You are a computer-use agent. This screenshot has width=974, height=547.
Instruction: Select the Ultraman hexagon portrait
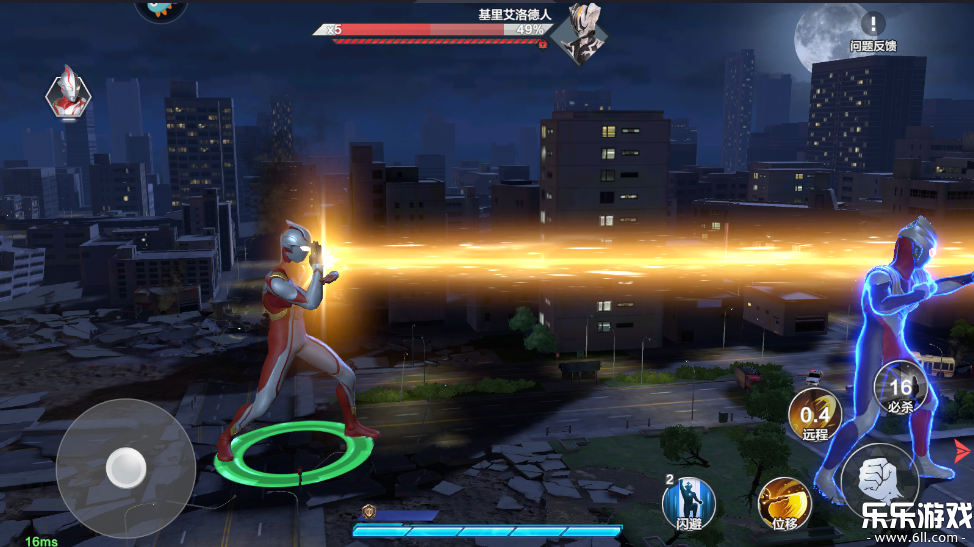coord(68,92)
